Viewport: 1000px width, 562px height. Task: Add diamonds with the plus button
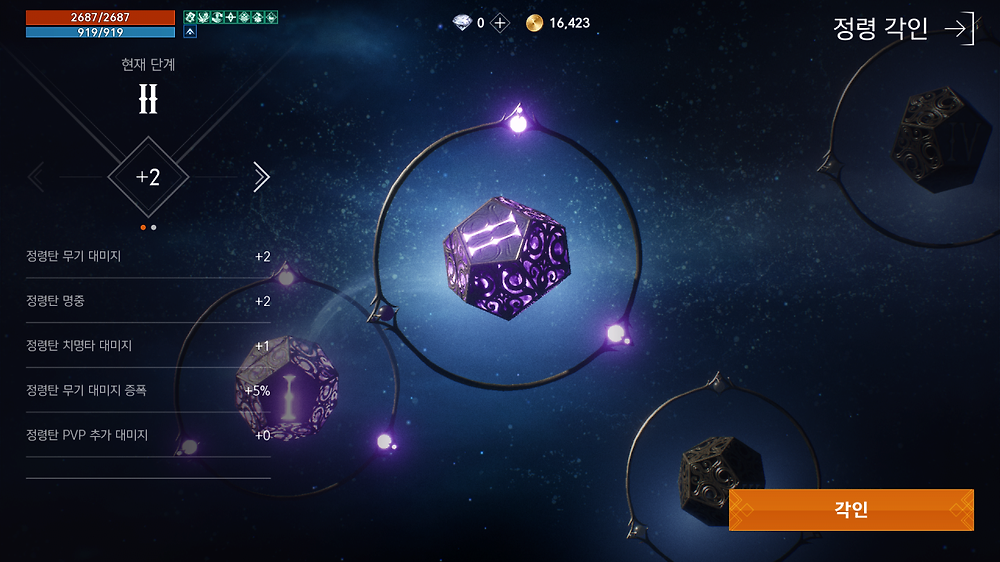pyautogui.click(x=500, y=23)
